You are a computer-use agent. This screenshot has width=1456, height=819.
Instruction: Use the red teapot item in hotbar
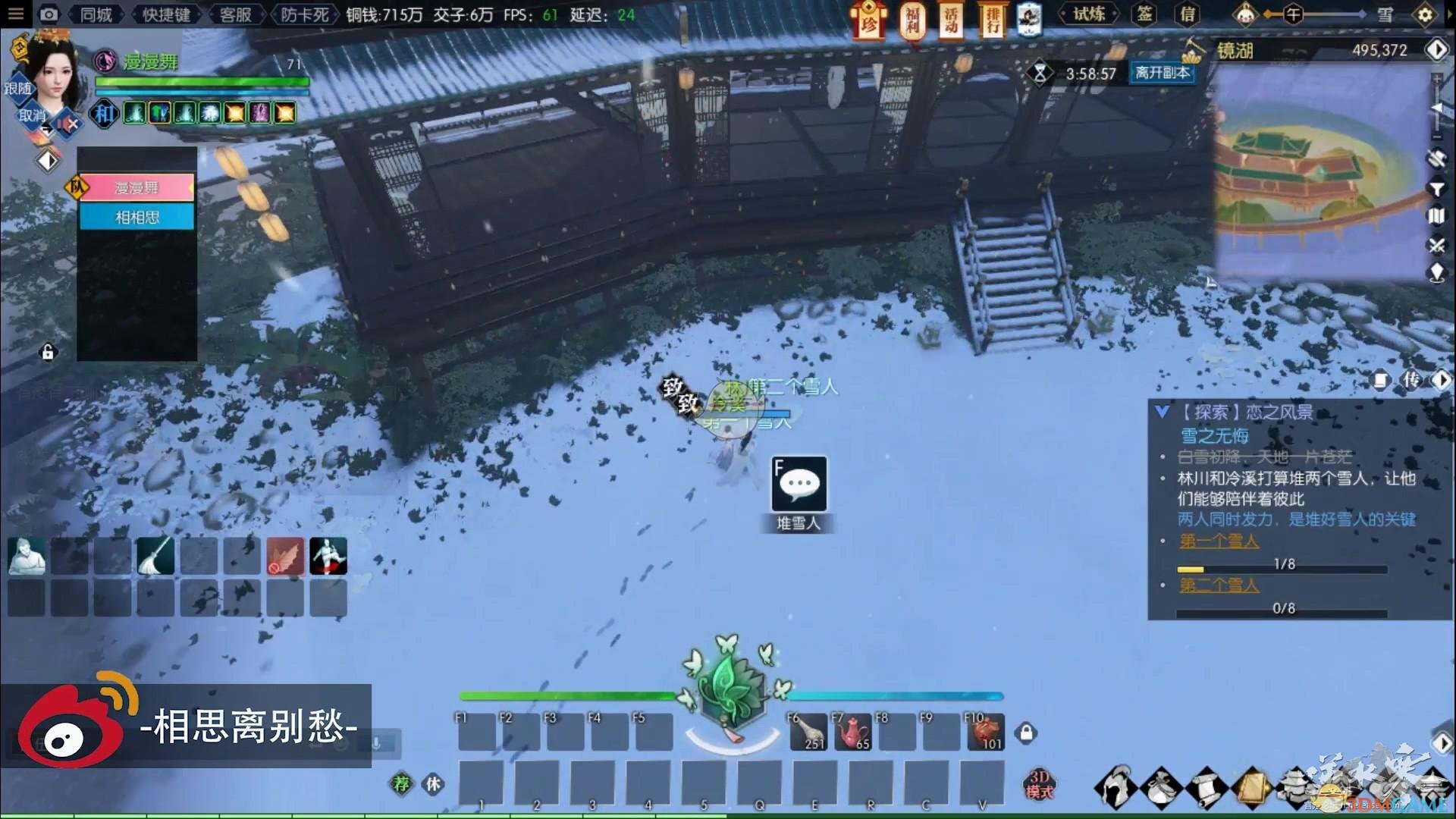coord(852,733)
